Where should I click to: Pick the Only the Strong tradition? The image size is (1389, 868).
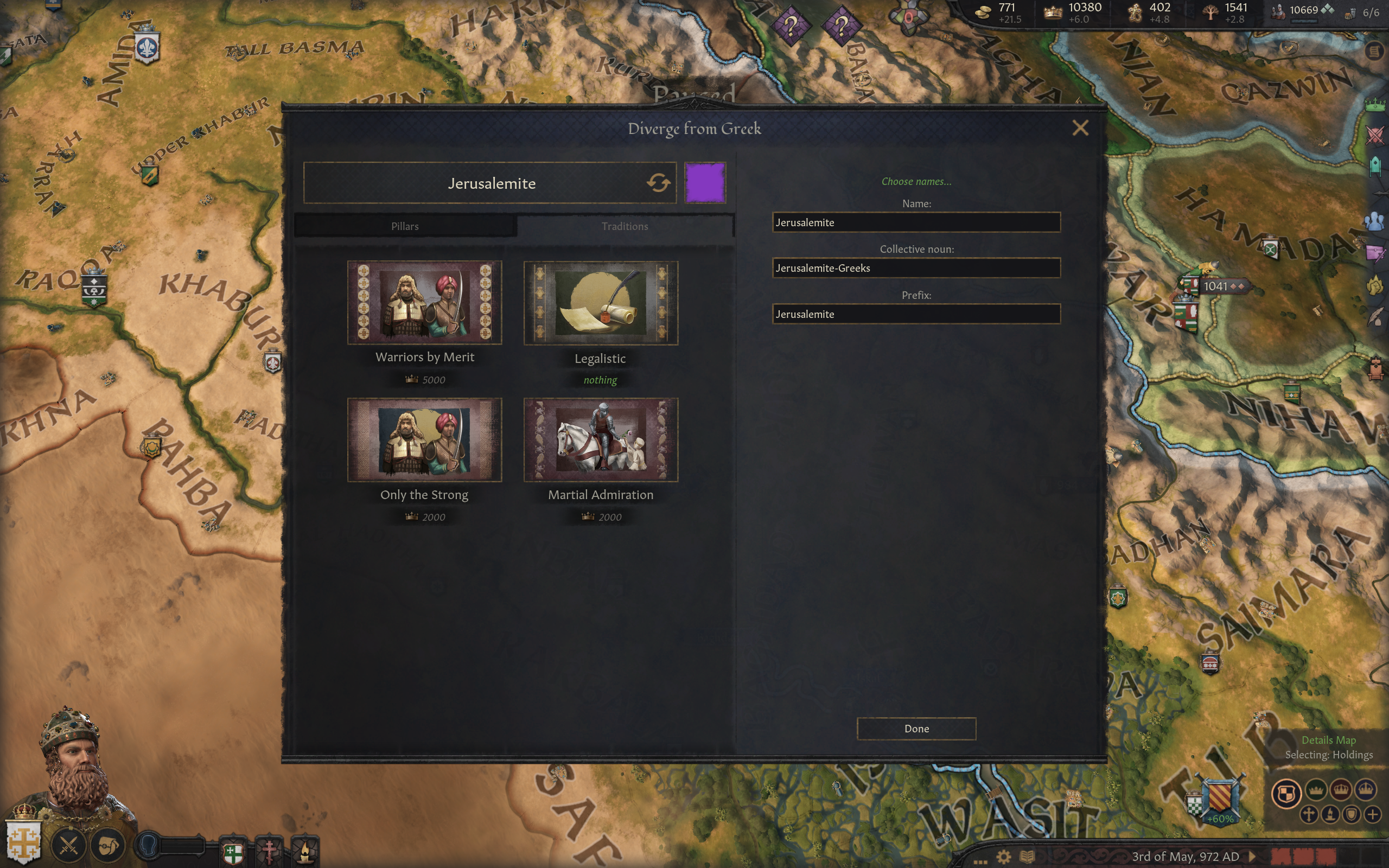(x=424, y=440)
